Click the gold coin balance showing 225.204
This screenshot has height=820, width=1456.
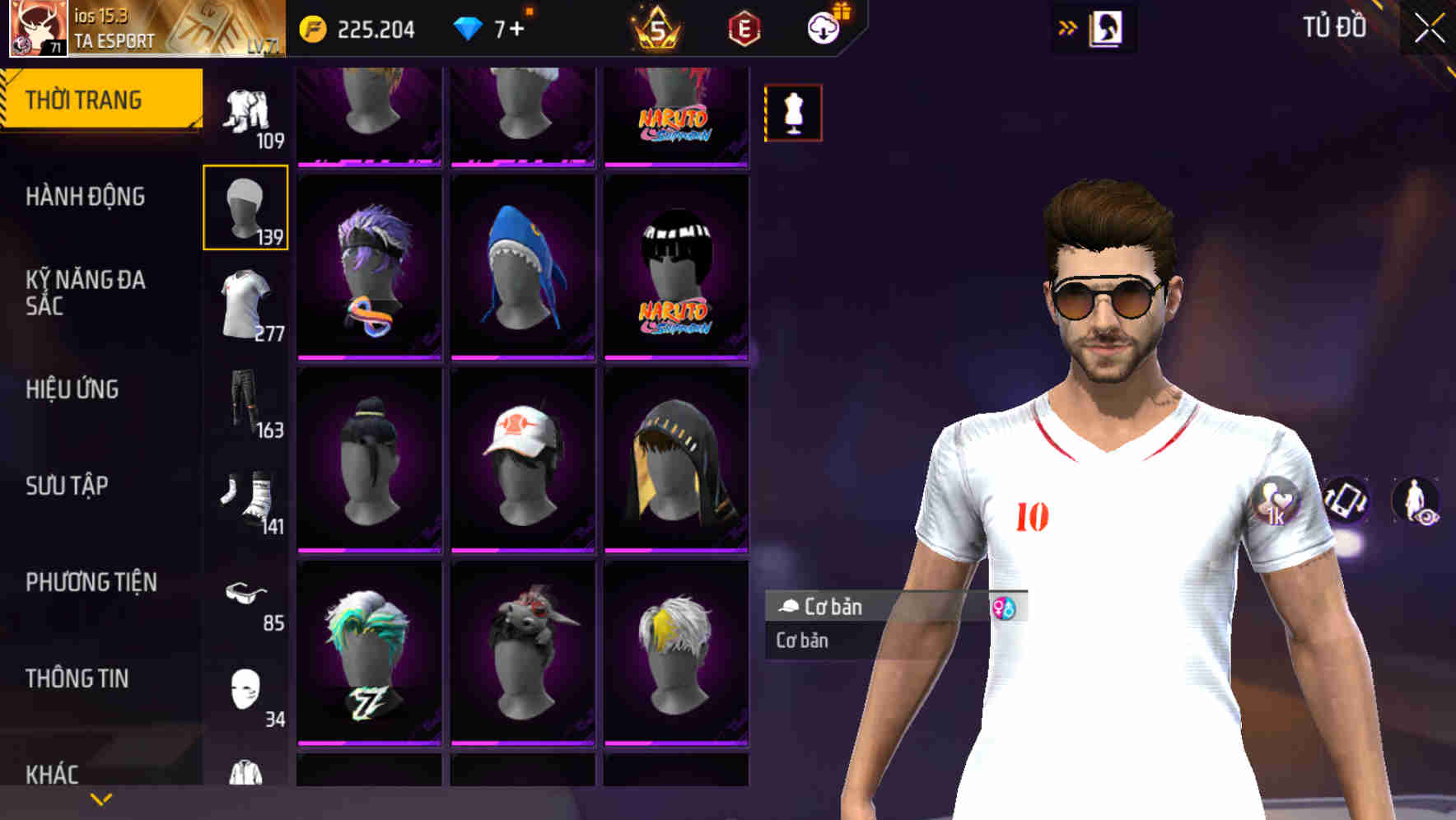315,27
